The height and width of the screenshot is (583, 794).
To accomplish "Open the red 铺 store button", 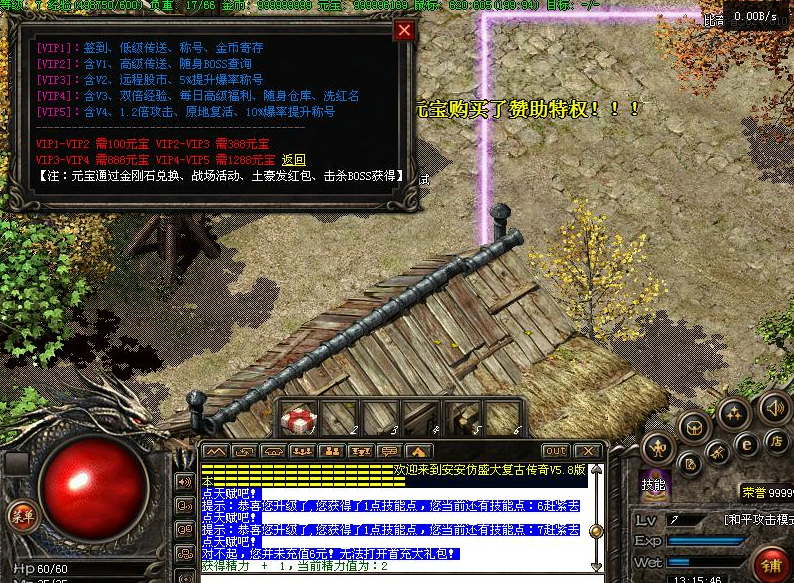I will coord(772,565).
